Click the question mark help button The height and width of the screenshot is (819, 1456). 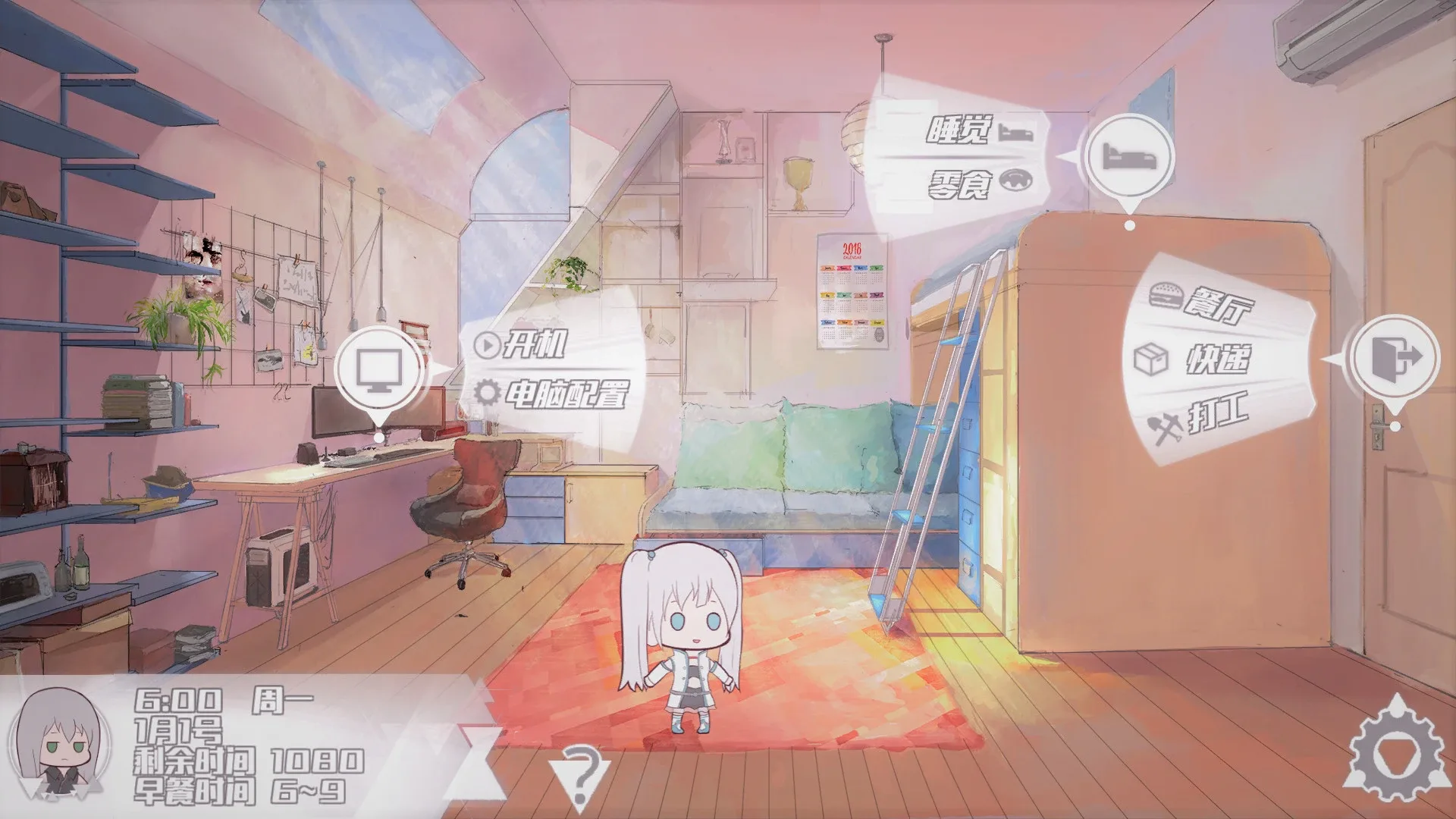click(x=579, y=775)
